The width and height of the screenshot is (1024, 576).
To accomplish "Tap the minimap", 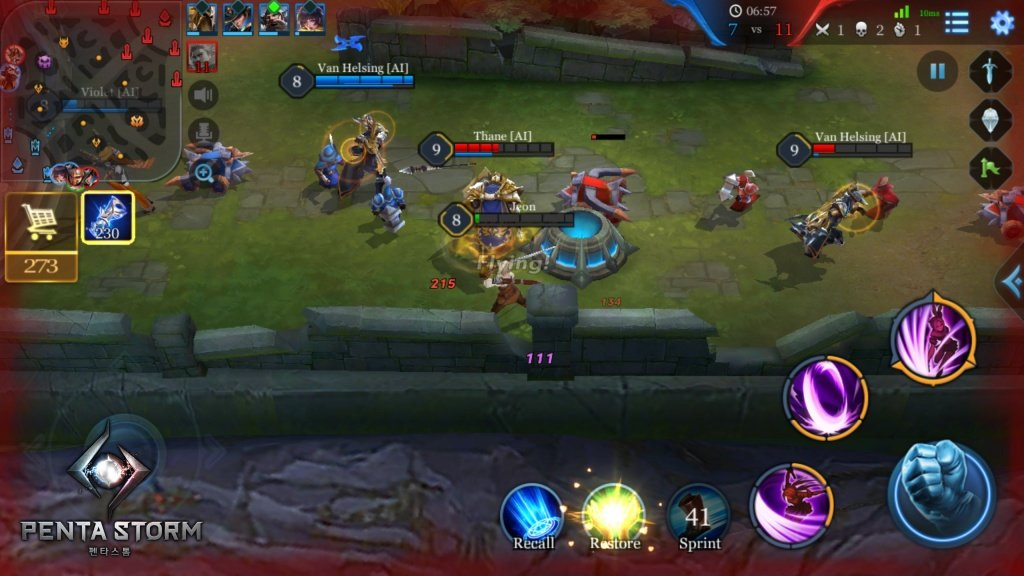I will [88, 90].
